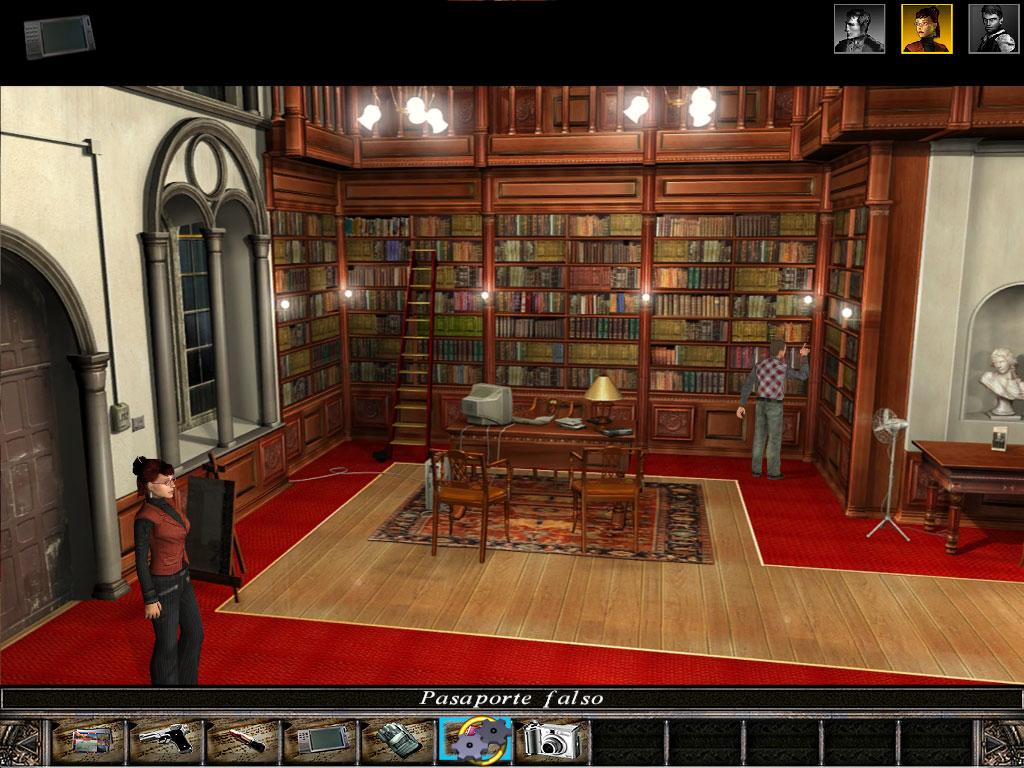Switch to the man in vest portrait
The width and height of the screenshot is (1024, 768).
tap(992, 29)
